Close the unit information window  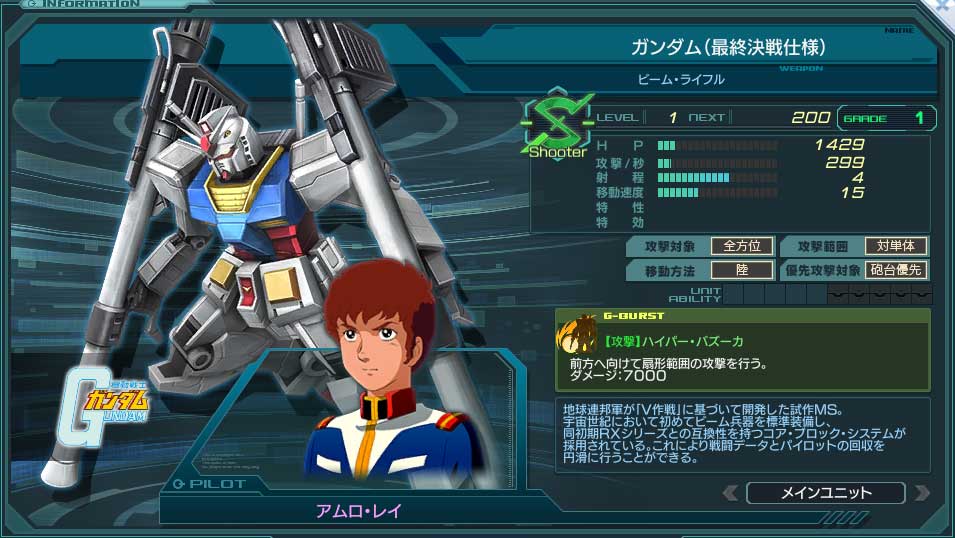[943, 6]
